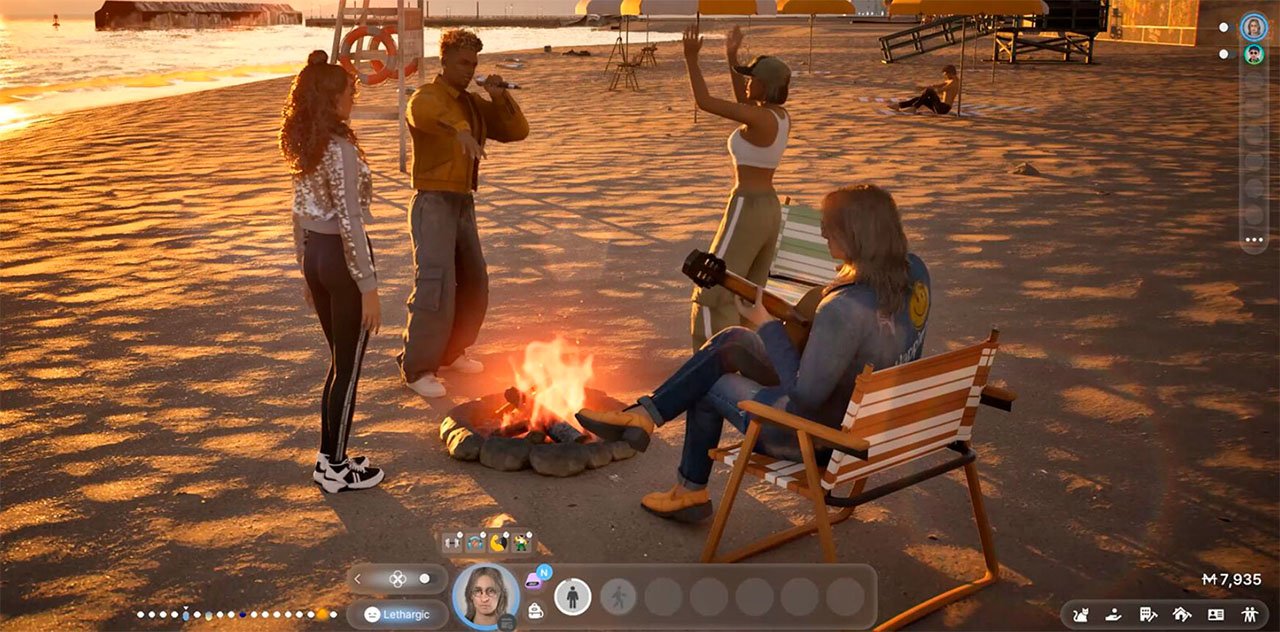
Task: Open the building with hammer construction mode
Action: click(1147, 614)
